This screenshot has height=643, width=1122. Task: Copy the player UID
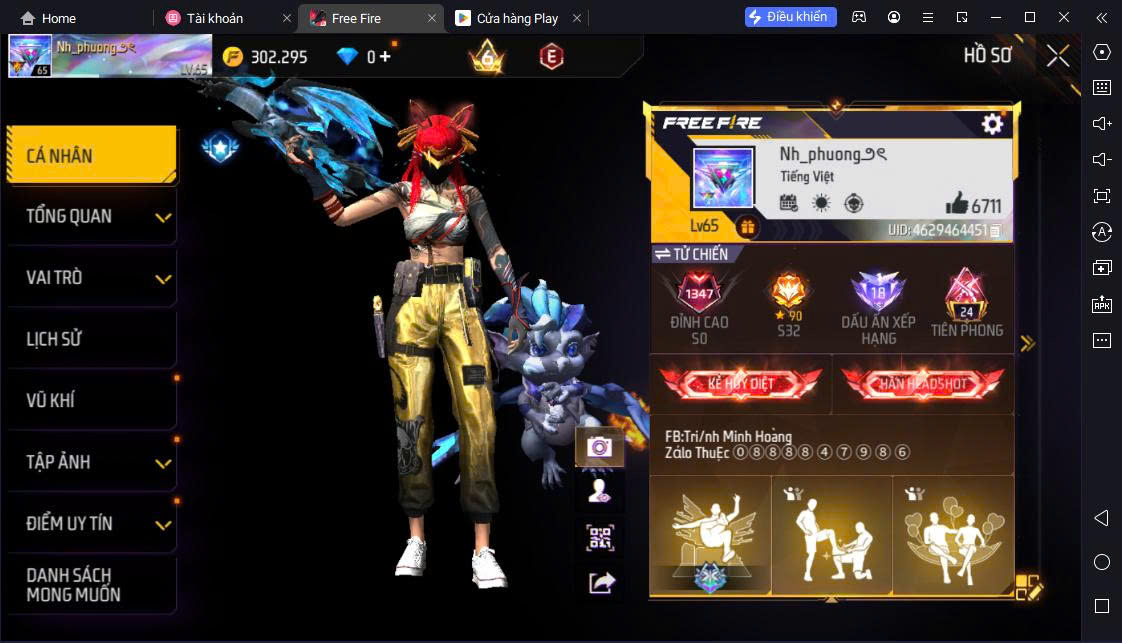[x=996, y=231]
